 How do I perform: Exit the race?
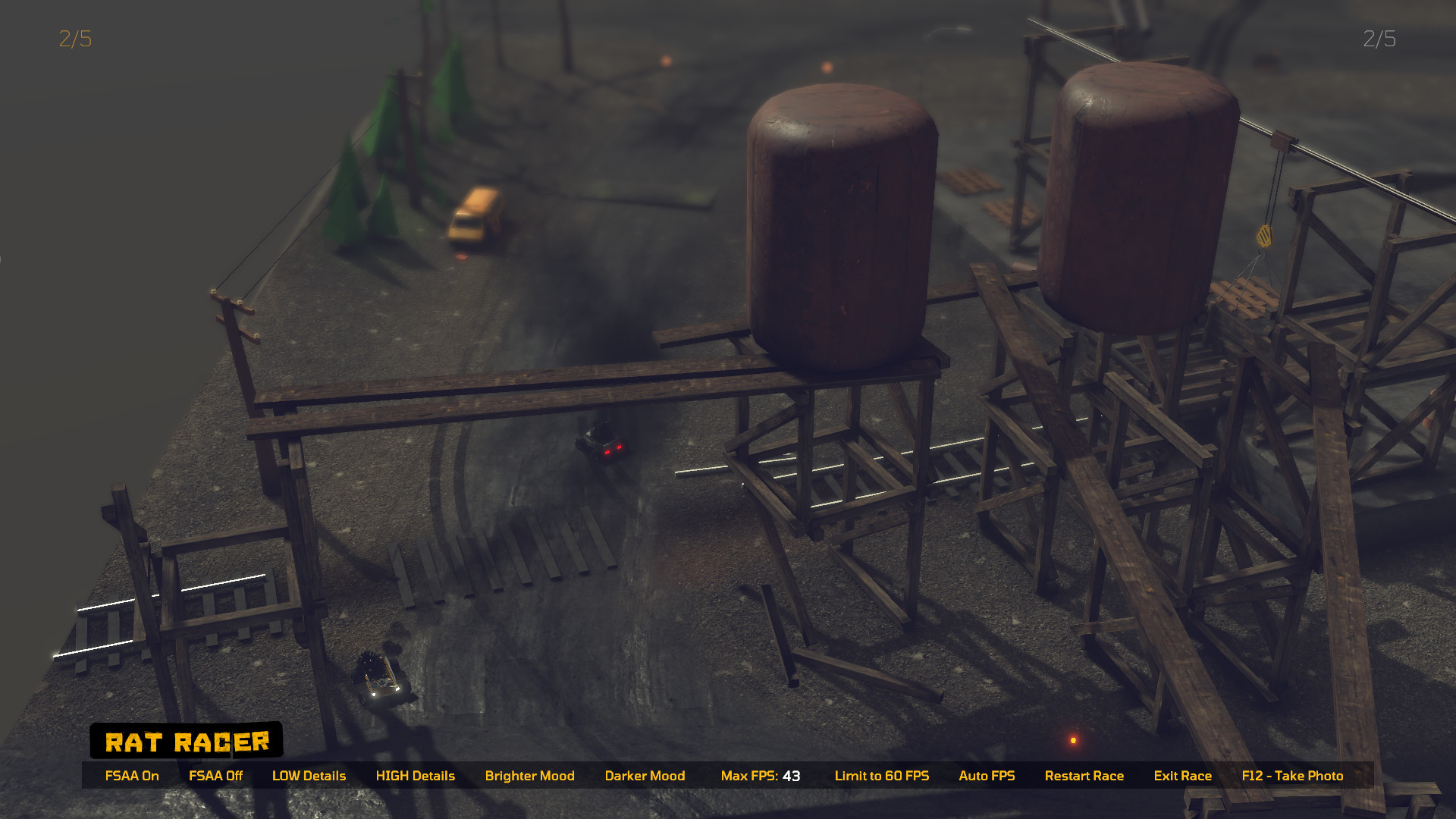coord(1182,776)
